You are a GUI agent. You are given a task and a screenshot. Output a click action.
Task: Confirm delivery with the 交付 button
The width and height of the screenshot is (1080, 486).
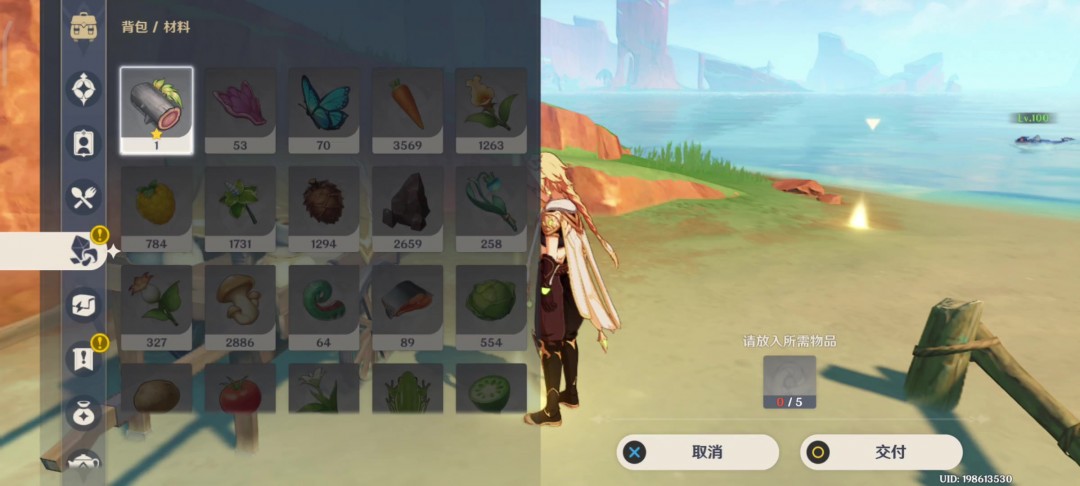pos(881,452)
